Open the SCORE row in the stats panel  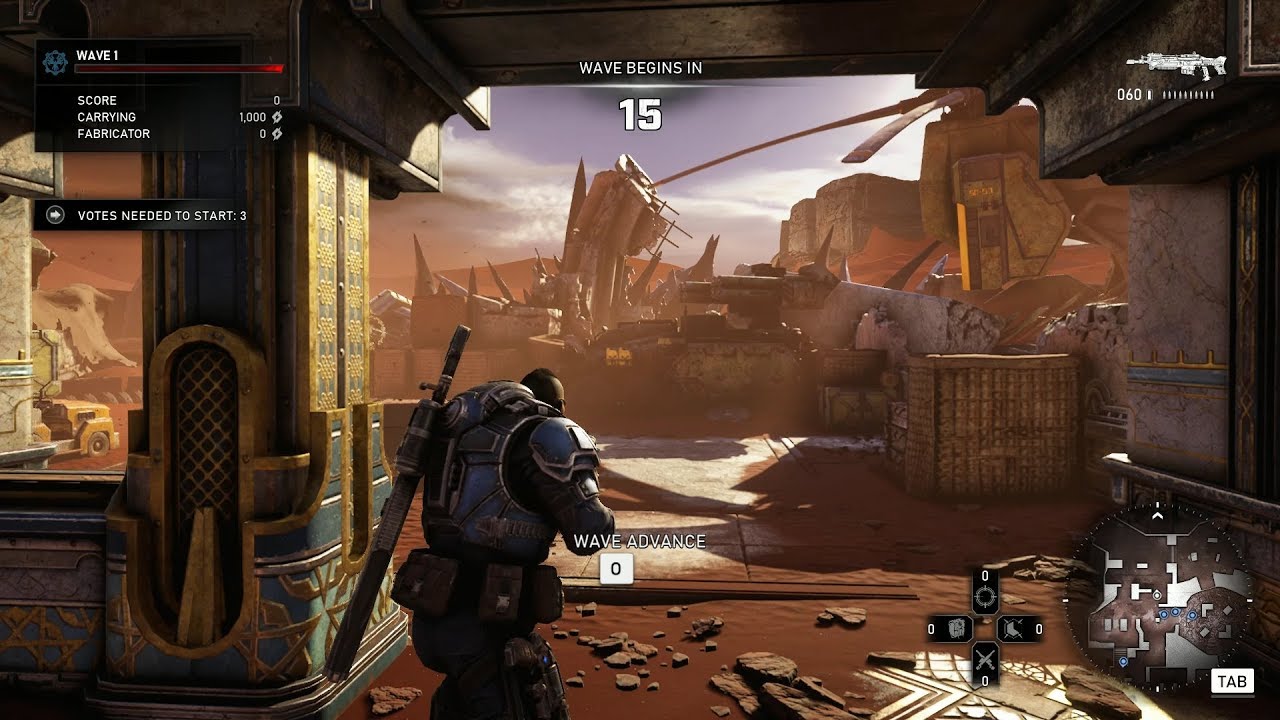click(95, 100)
